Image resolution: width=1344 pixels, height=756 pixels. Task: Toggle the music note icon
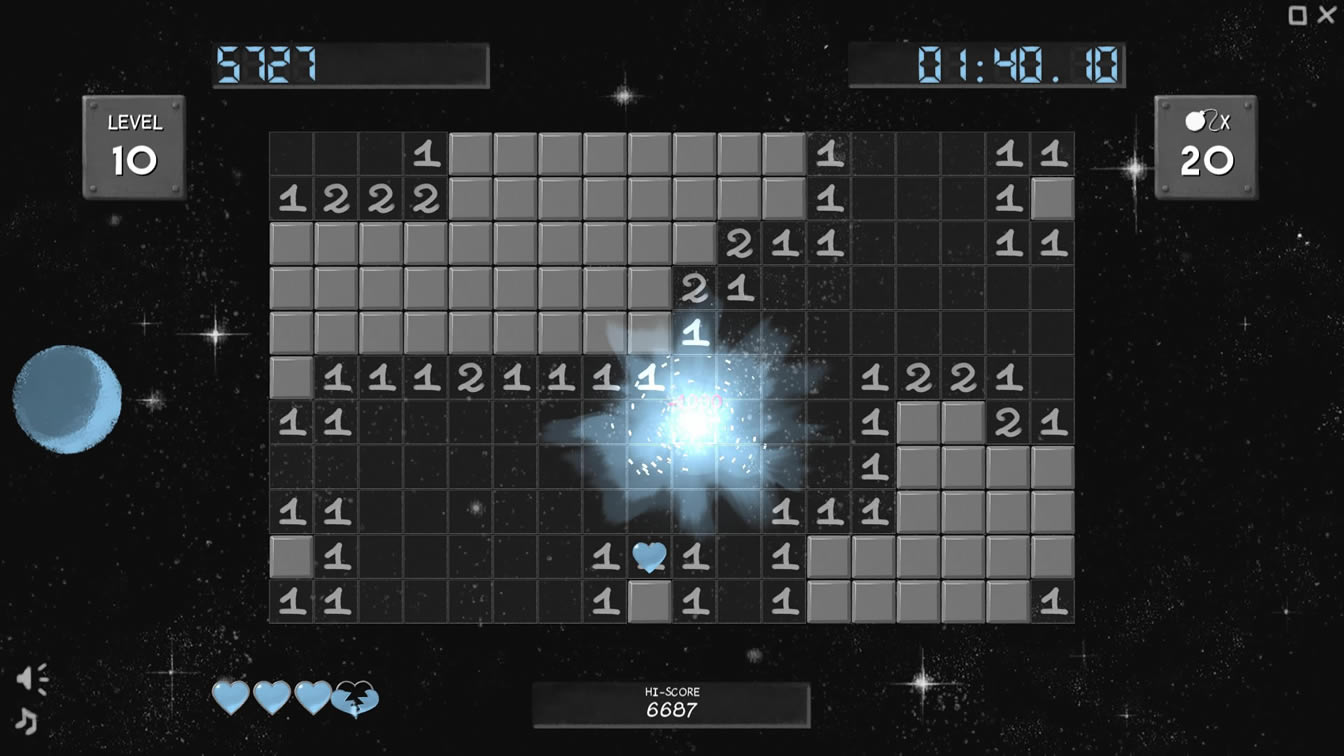point(27,720)
